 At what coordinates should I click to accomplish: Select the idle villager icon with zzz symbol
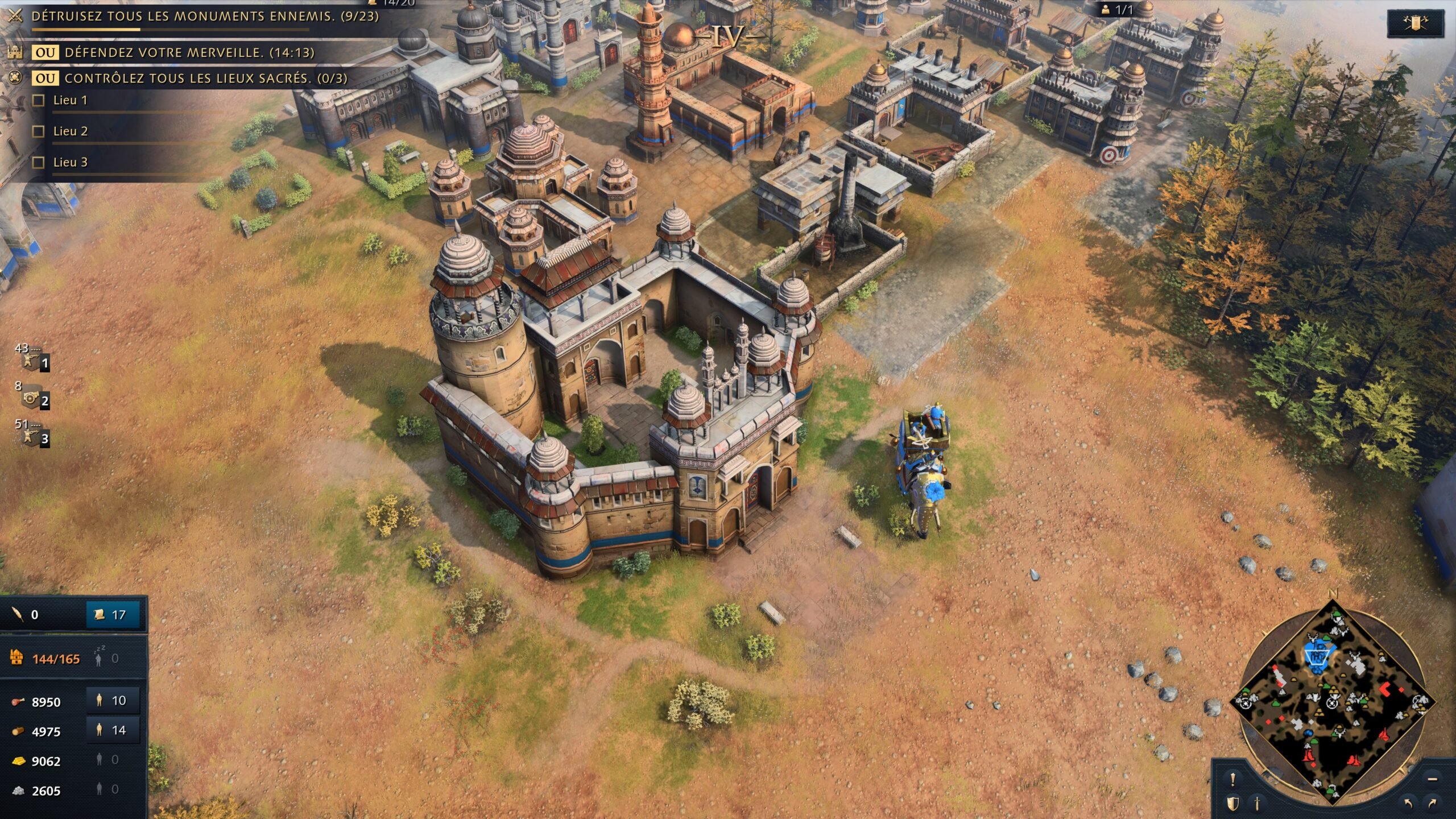tap(100, 659)
